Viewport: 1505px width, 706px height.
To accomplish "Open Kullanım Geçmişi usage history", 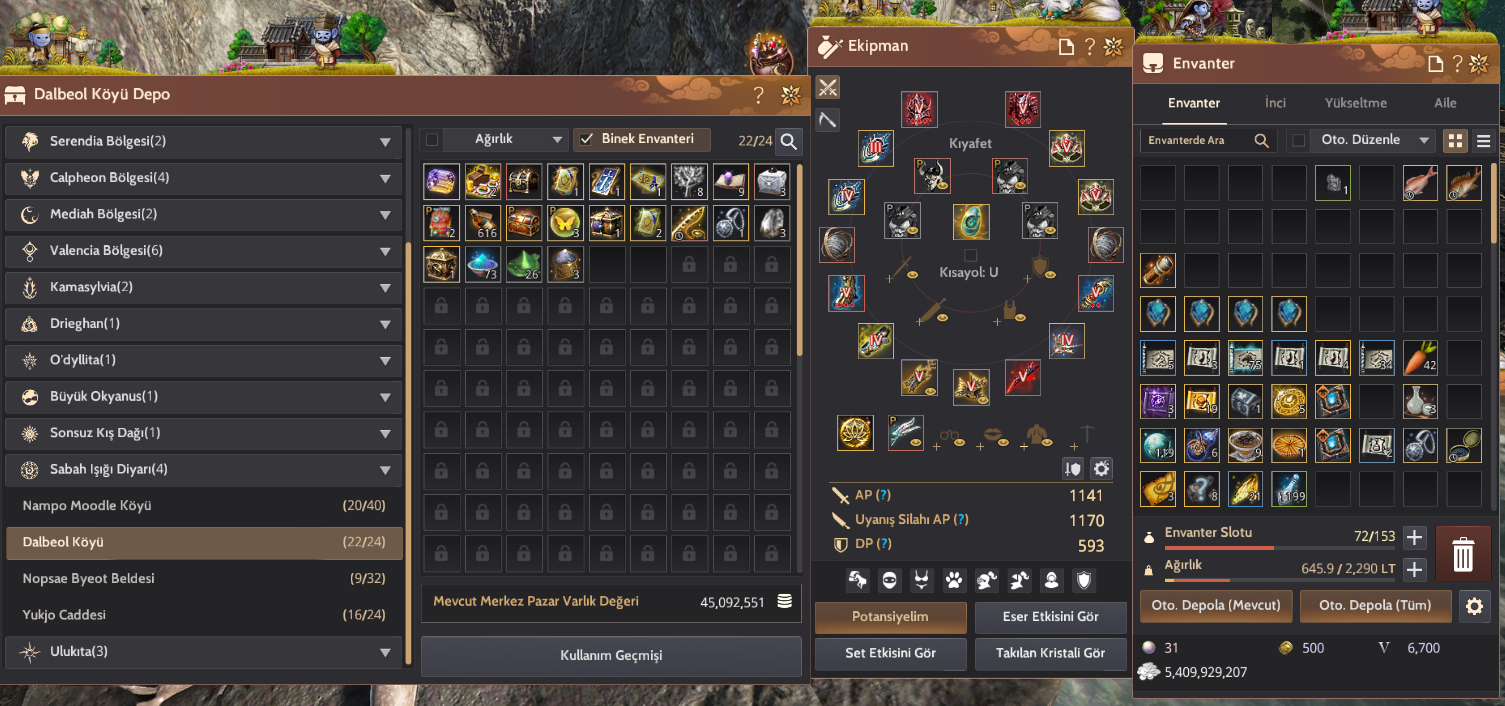I will 611,656.
